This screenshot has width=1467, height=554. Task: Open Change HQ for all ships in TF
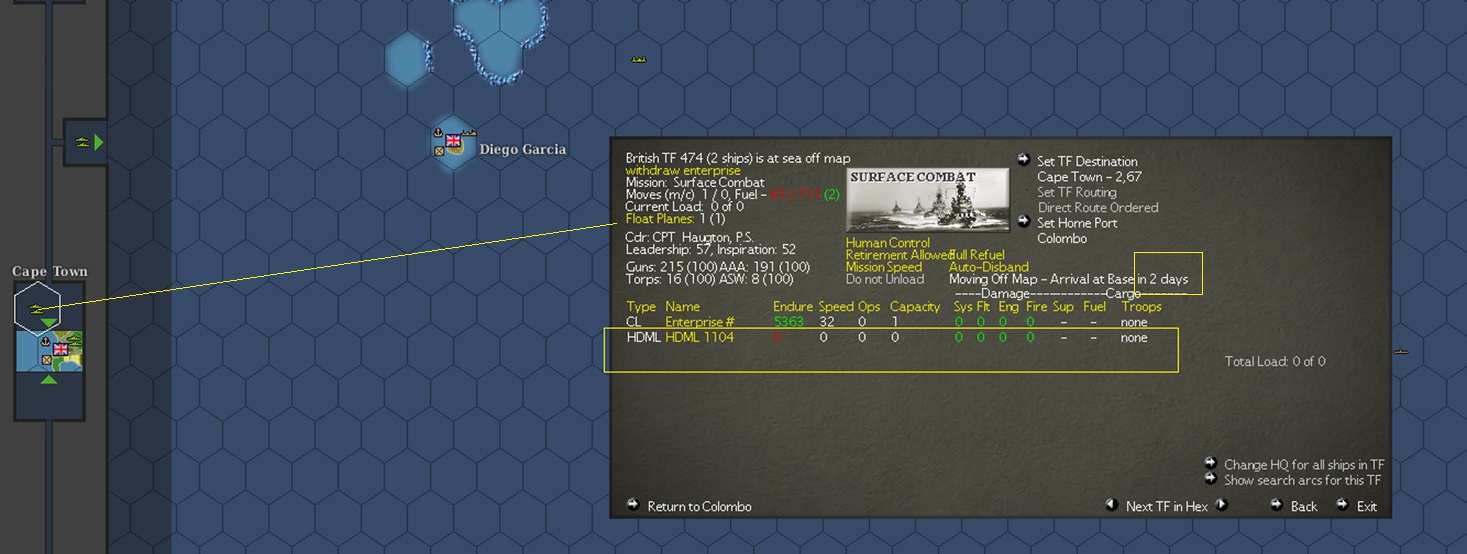[x=1303, y=464]
